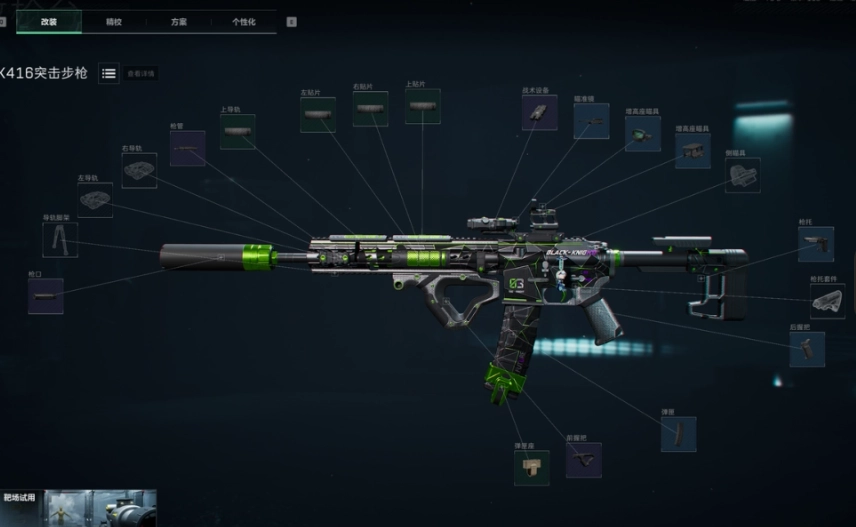This screenshot has width=856, height=527.
Task: Select the 枪口 muzzle slot
Action: 46,296
